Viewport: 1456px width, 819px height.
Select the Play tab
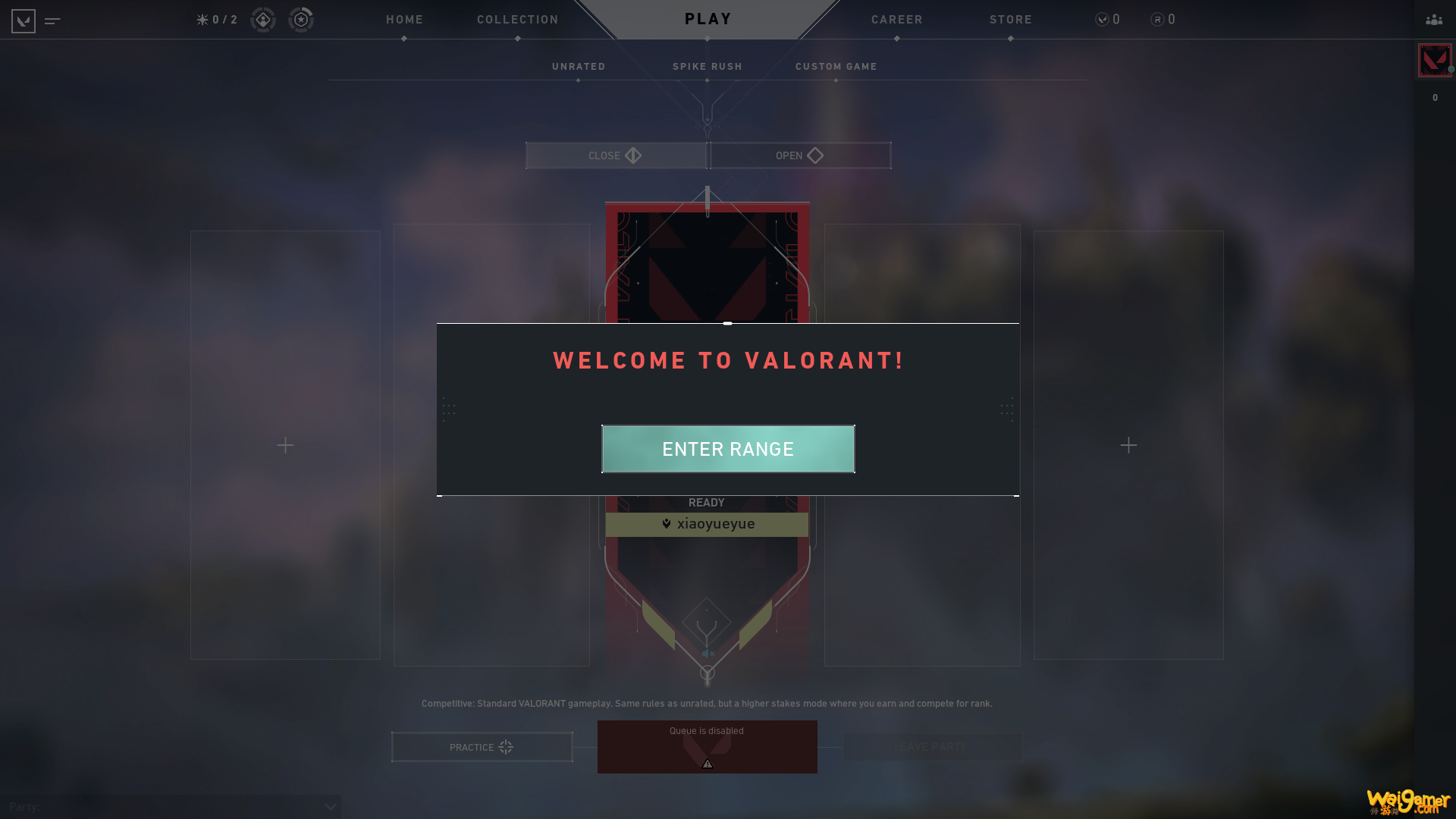708,19
